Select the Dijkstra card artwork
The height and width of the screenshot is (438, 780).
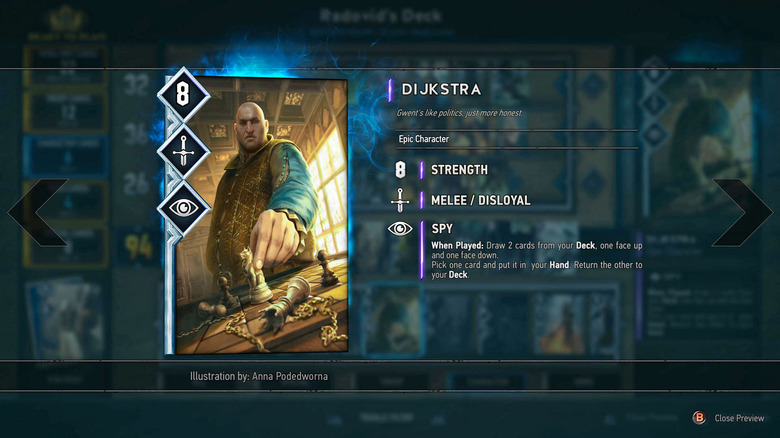pos(262,215)
